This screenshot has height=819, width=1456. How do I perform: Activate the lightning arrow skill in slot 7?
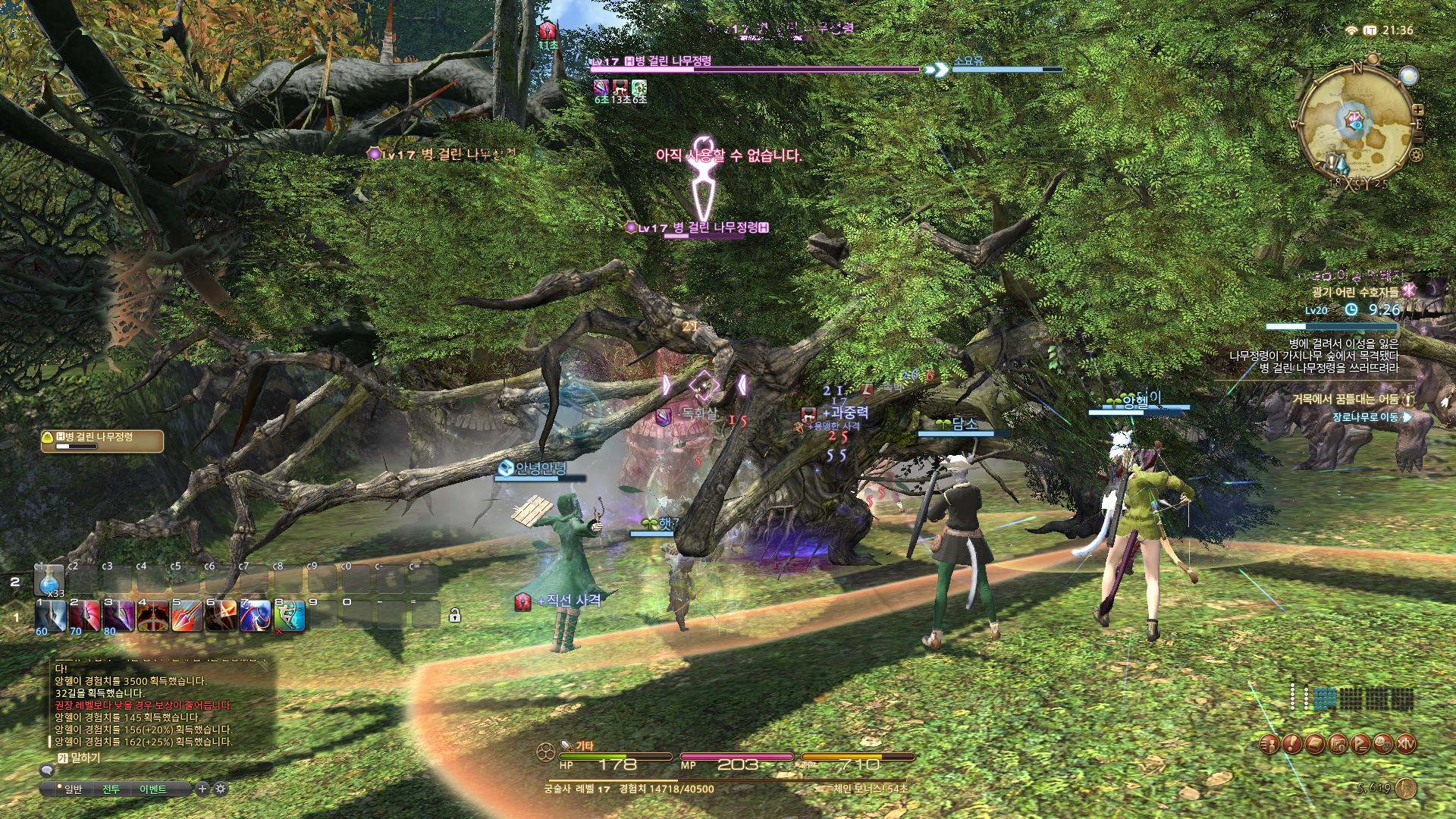(x=256, y=615)
